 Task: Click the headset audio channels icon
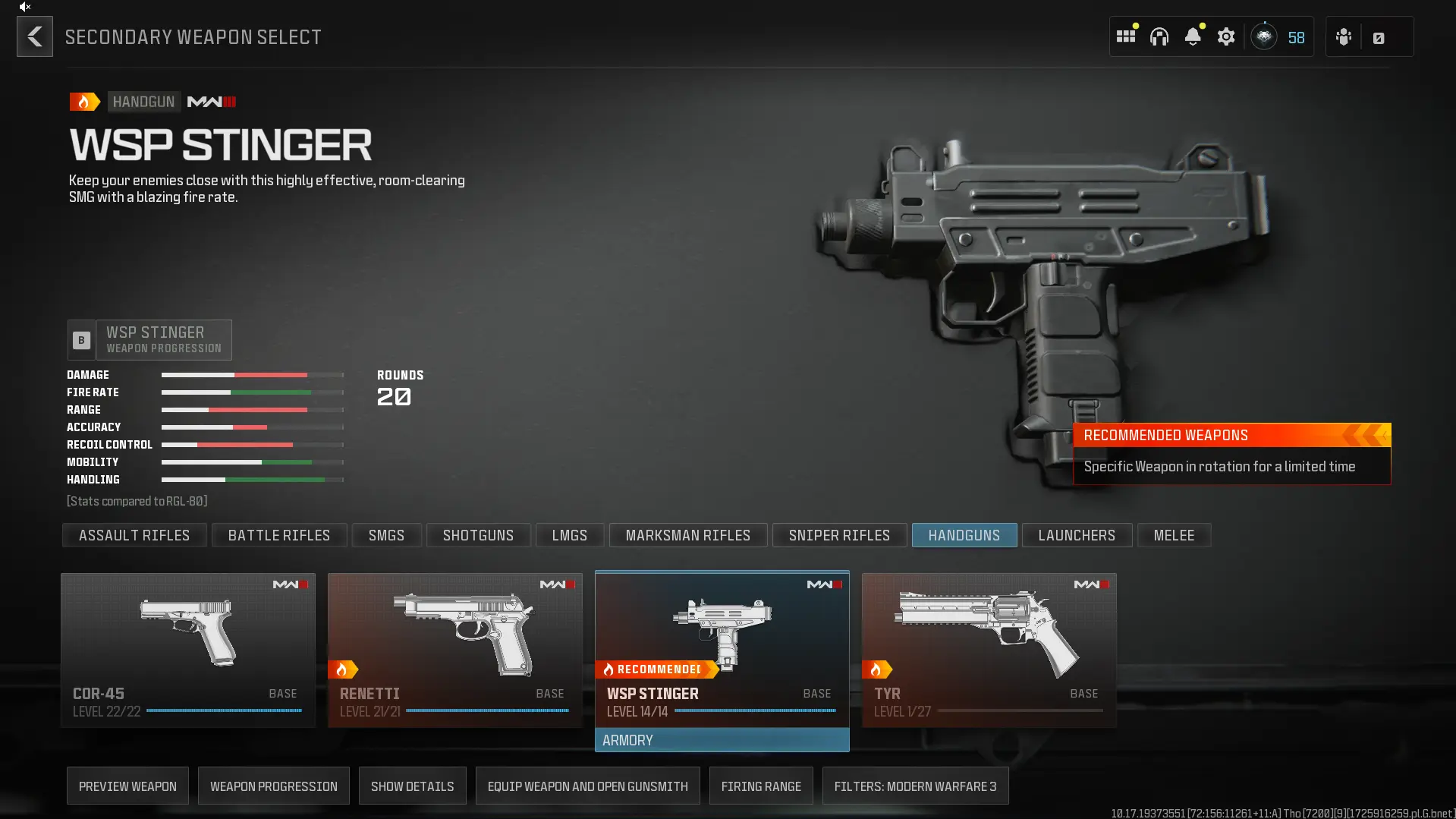[x=1159, y=36]
